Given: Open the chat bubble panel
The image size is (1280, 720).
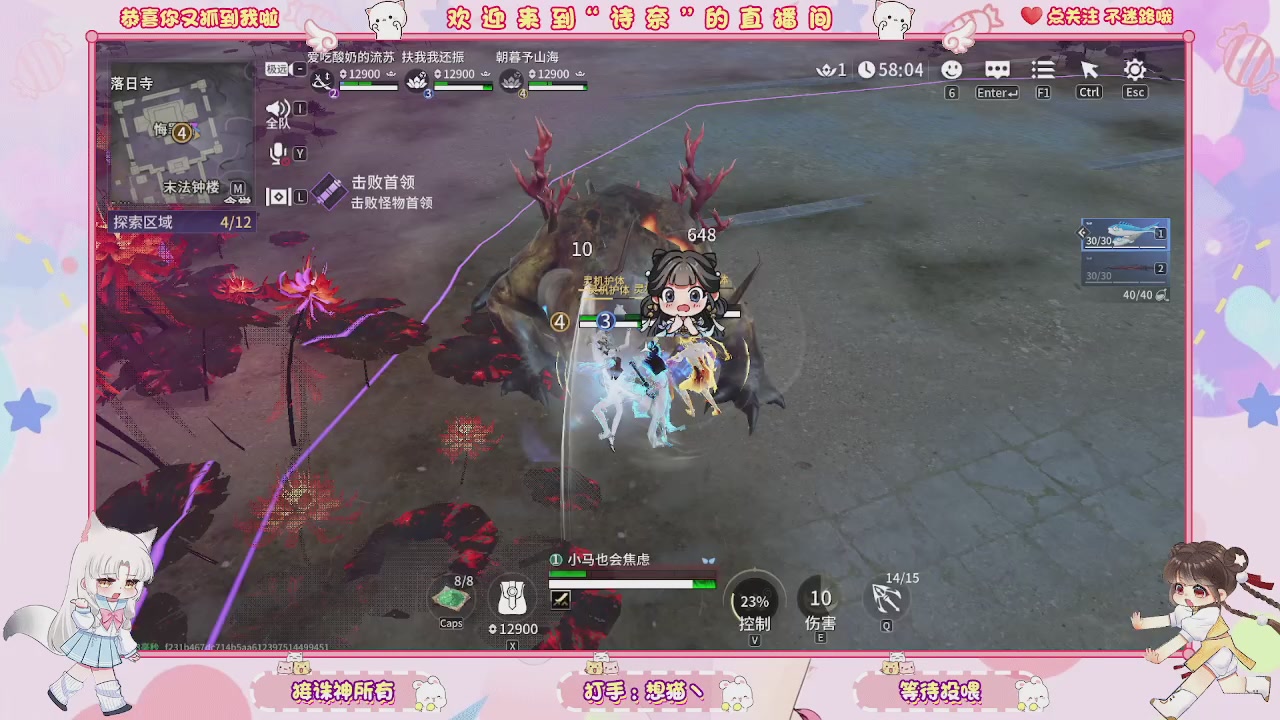Looking at the screenshot, I should tap(997, 70).
